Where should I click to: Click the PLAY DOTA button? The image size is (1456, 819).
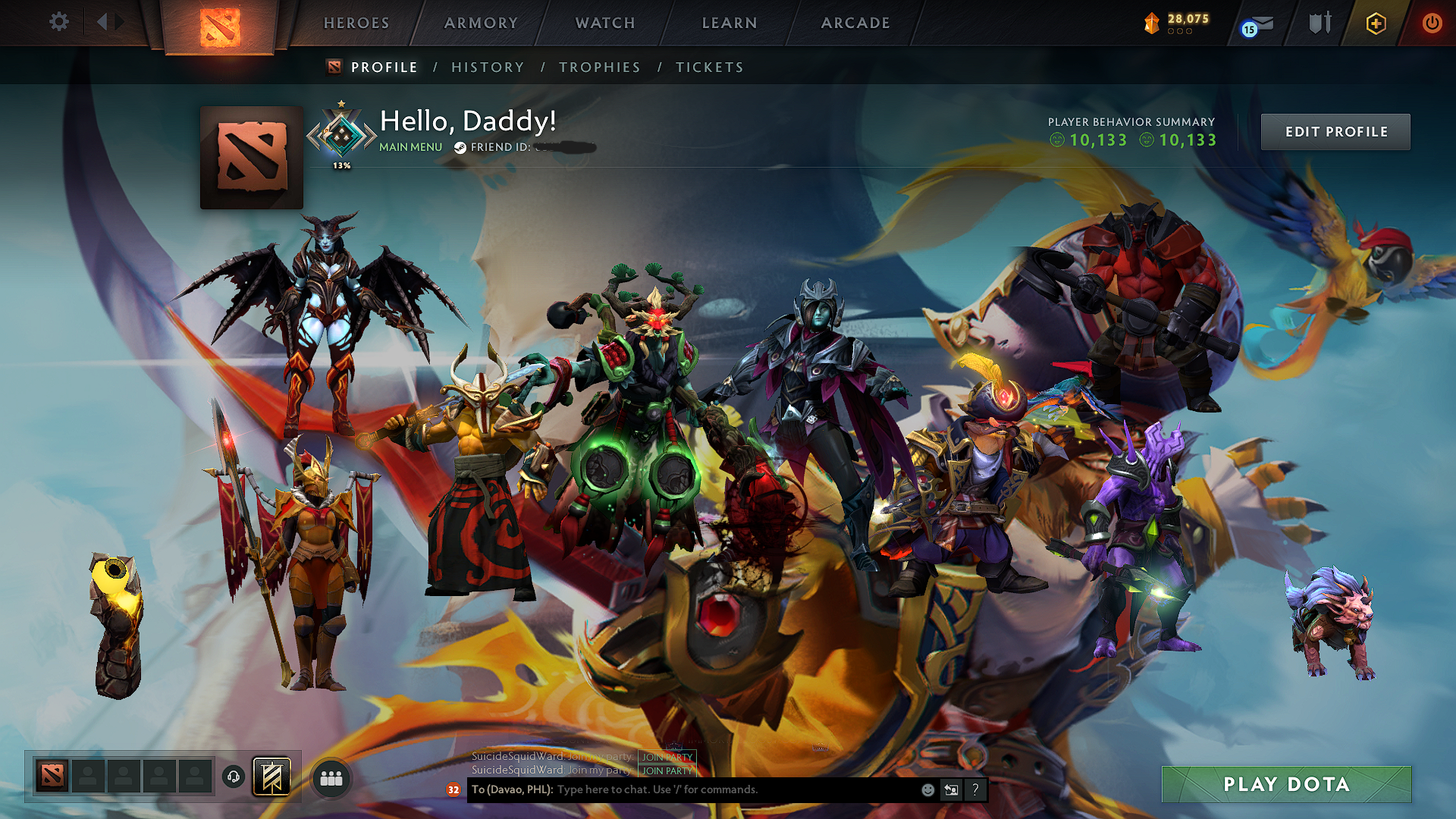click(x=1285, y=784)
